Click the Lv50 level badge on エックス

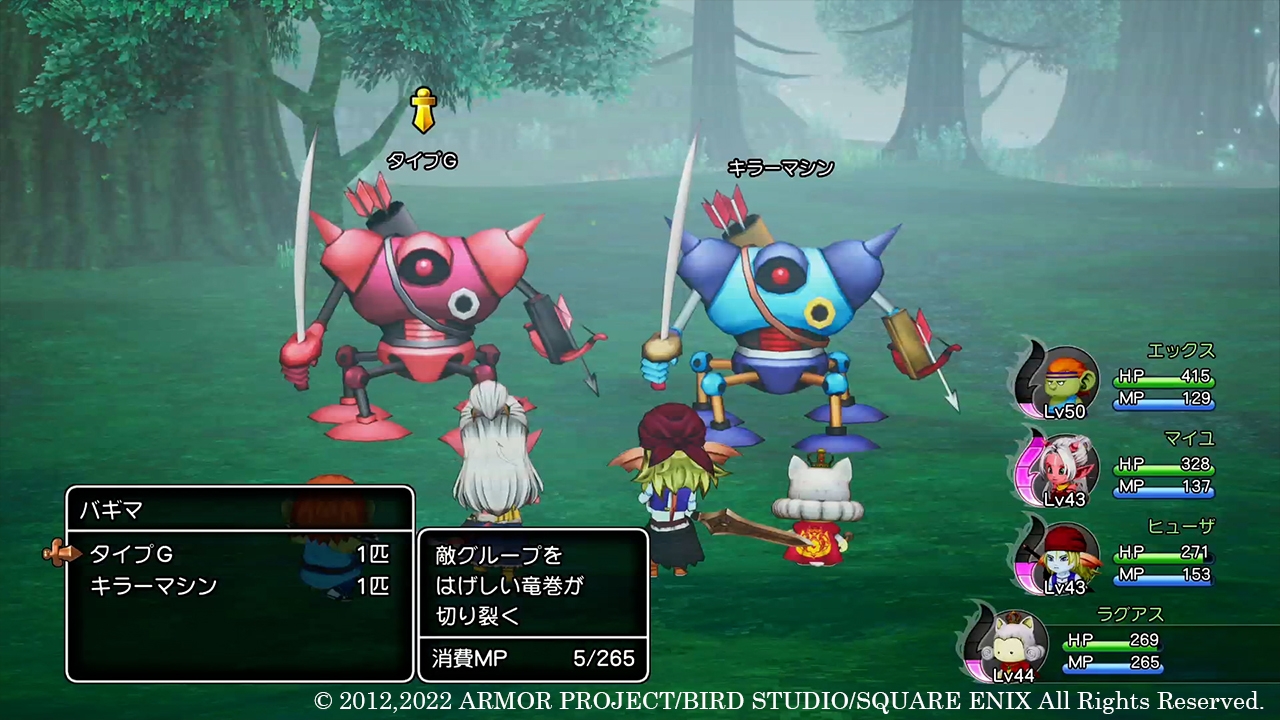tap(1066, 411)
